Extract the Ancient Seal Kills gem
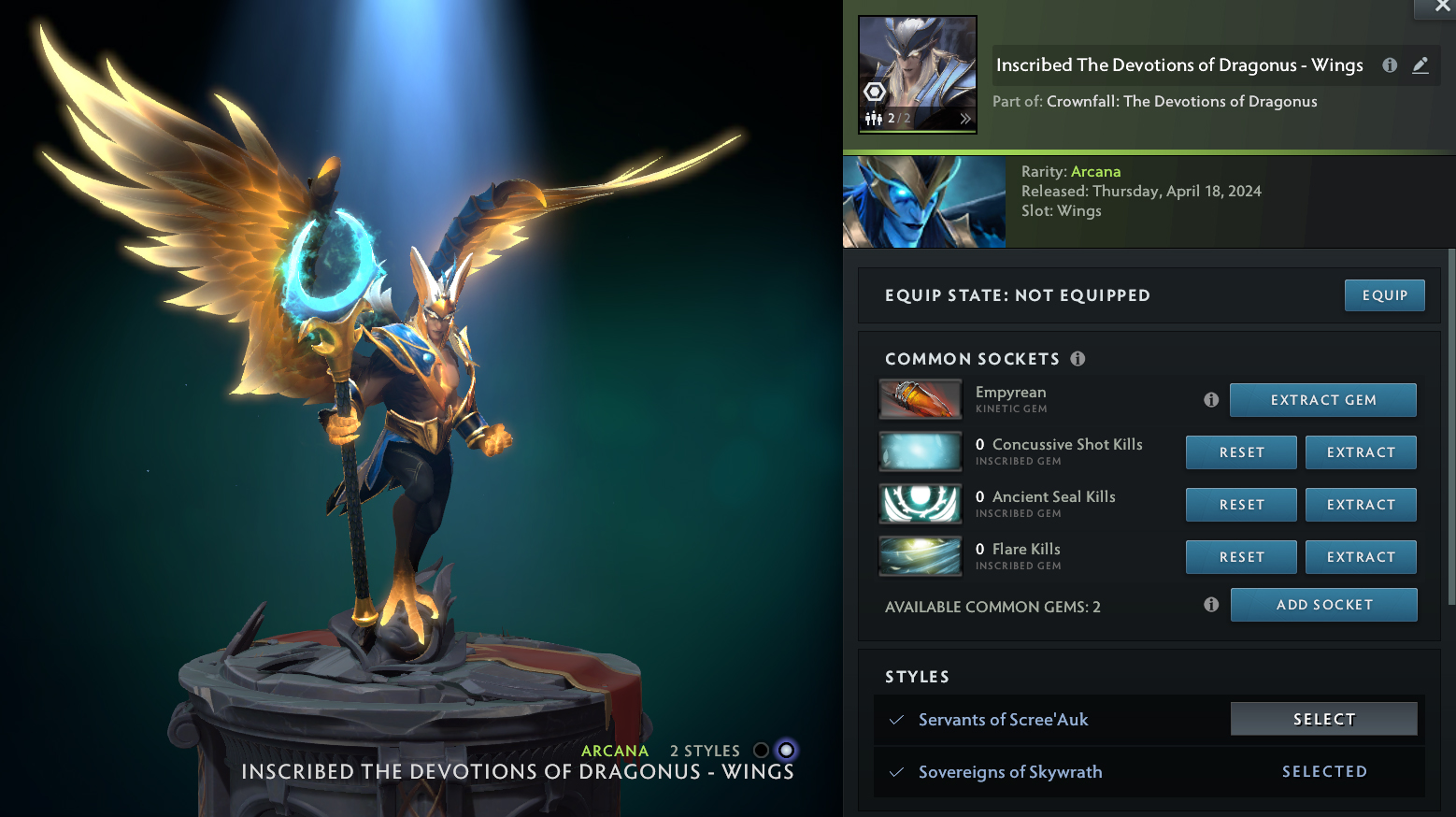The width and height of the screenshot is (1456, 817). pos(1360,505)
